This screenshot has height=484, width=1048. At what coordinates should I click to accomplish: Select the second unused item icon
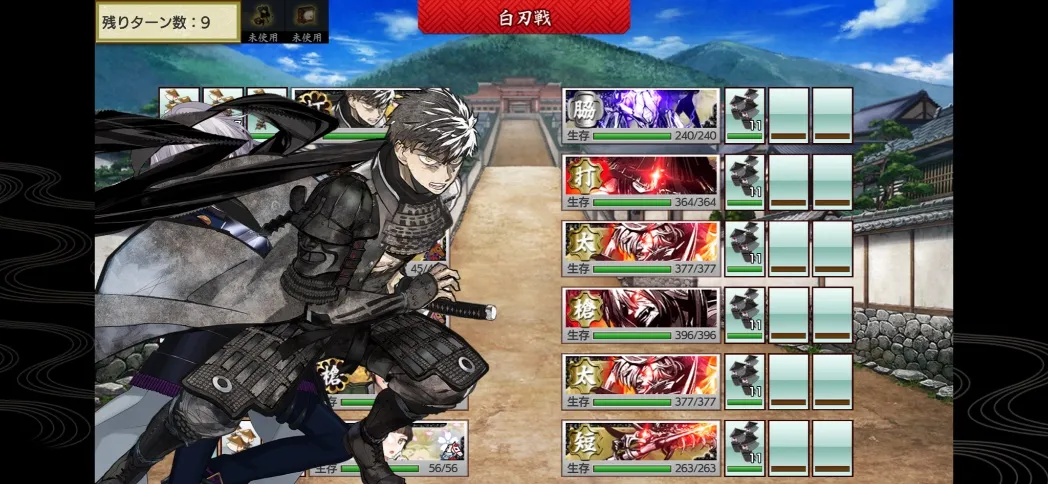click(x=306, y=18)
